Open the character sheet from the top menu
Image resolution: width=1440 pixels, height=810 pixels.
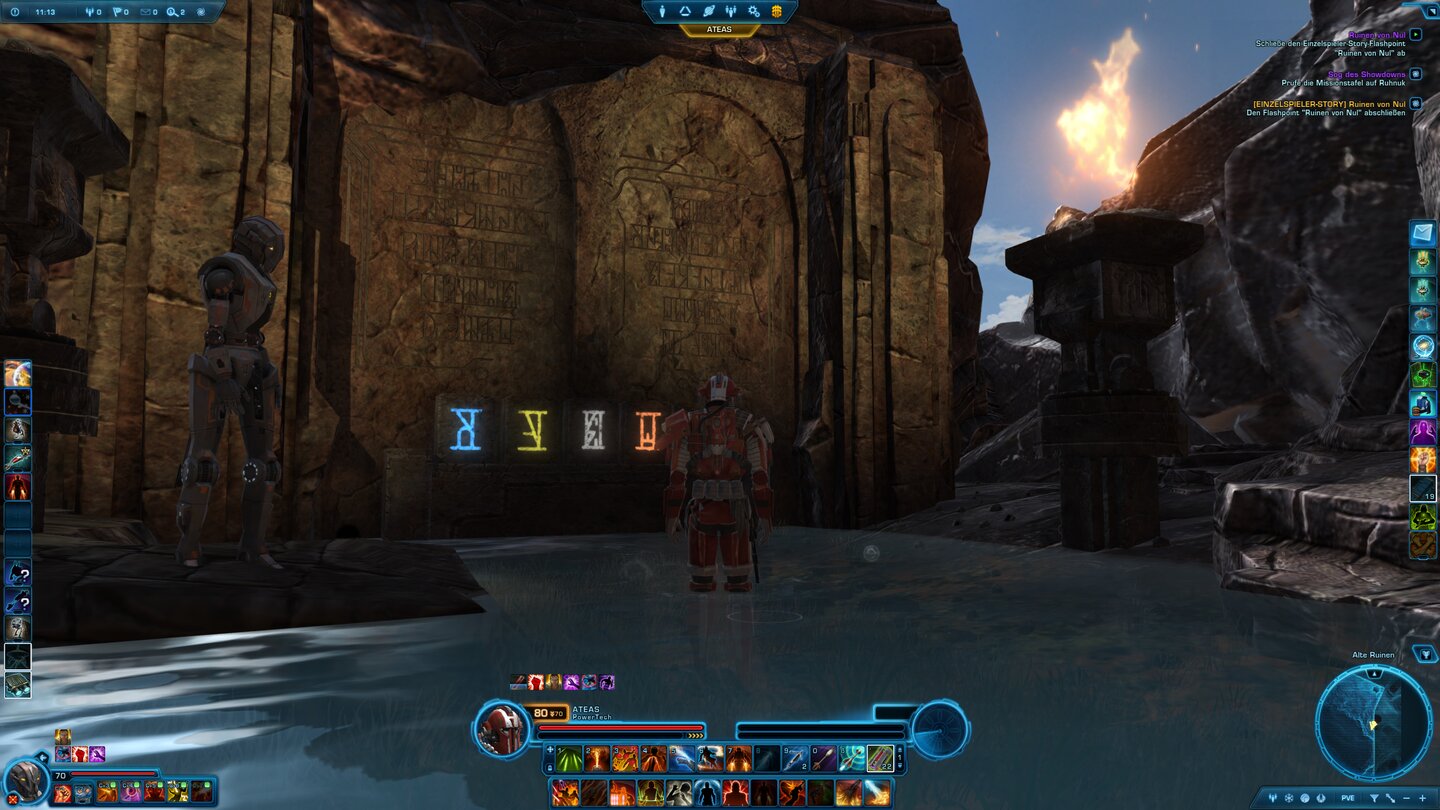click(x=662, y=12)
